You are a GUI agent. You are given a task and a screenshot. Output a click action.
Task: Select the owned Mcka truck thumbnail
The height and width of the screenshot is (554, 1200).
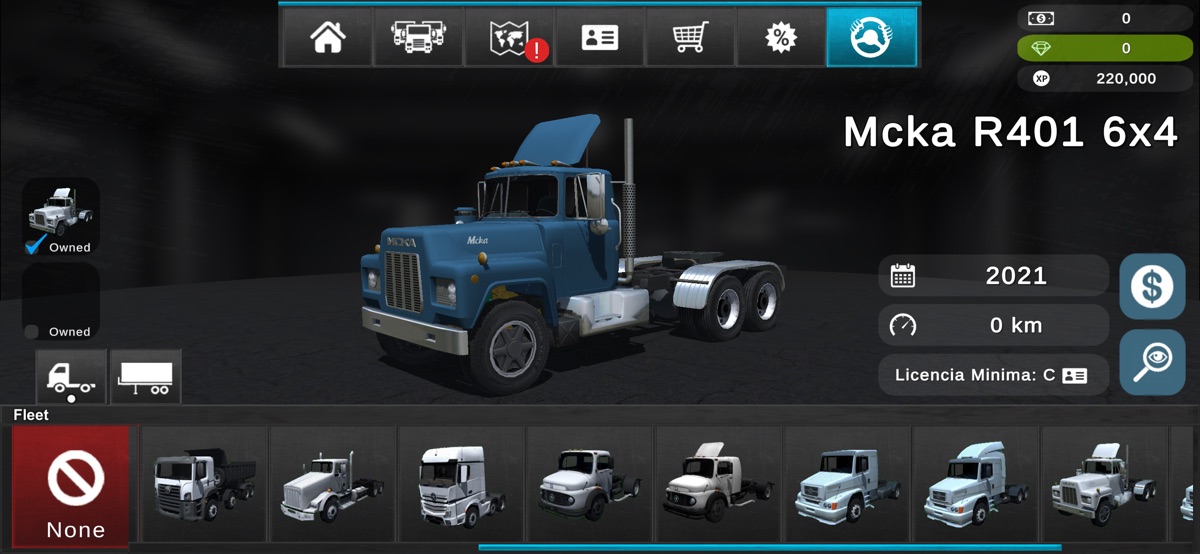(61, 216)
